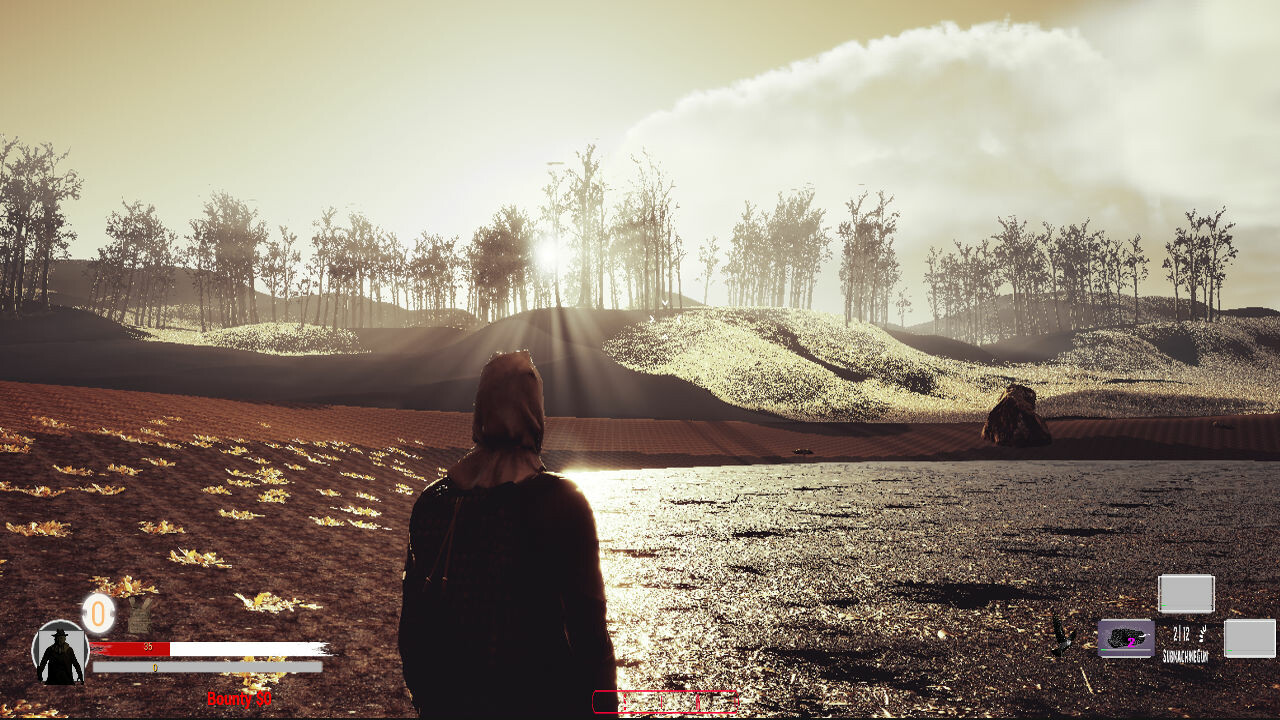Viewport: 1280px width, 720px height.
Task: Click the ammo counter reading 2 | 12
Action: 1180,633
